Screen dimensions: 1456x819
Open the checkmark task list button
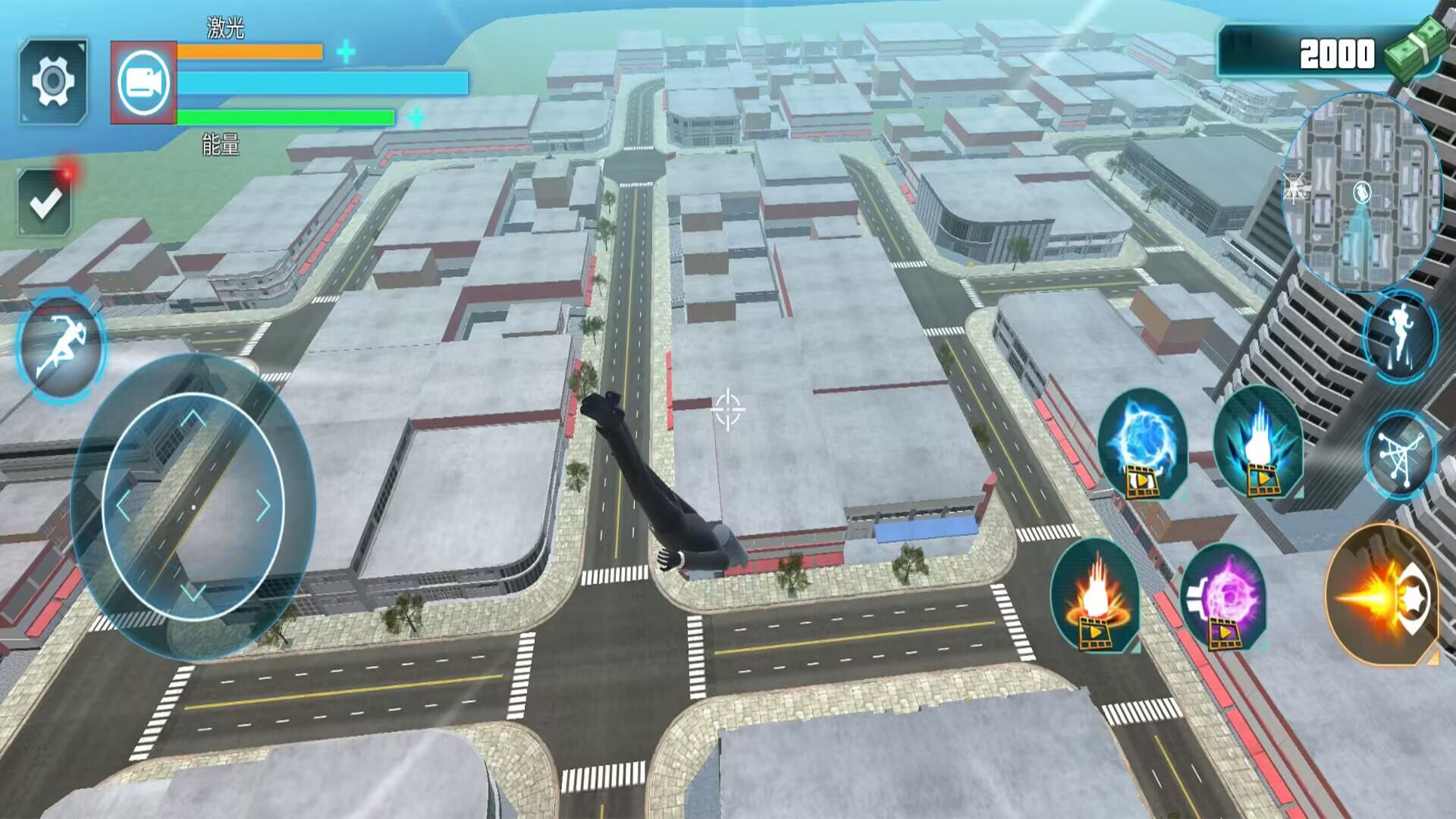point(45,202)
